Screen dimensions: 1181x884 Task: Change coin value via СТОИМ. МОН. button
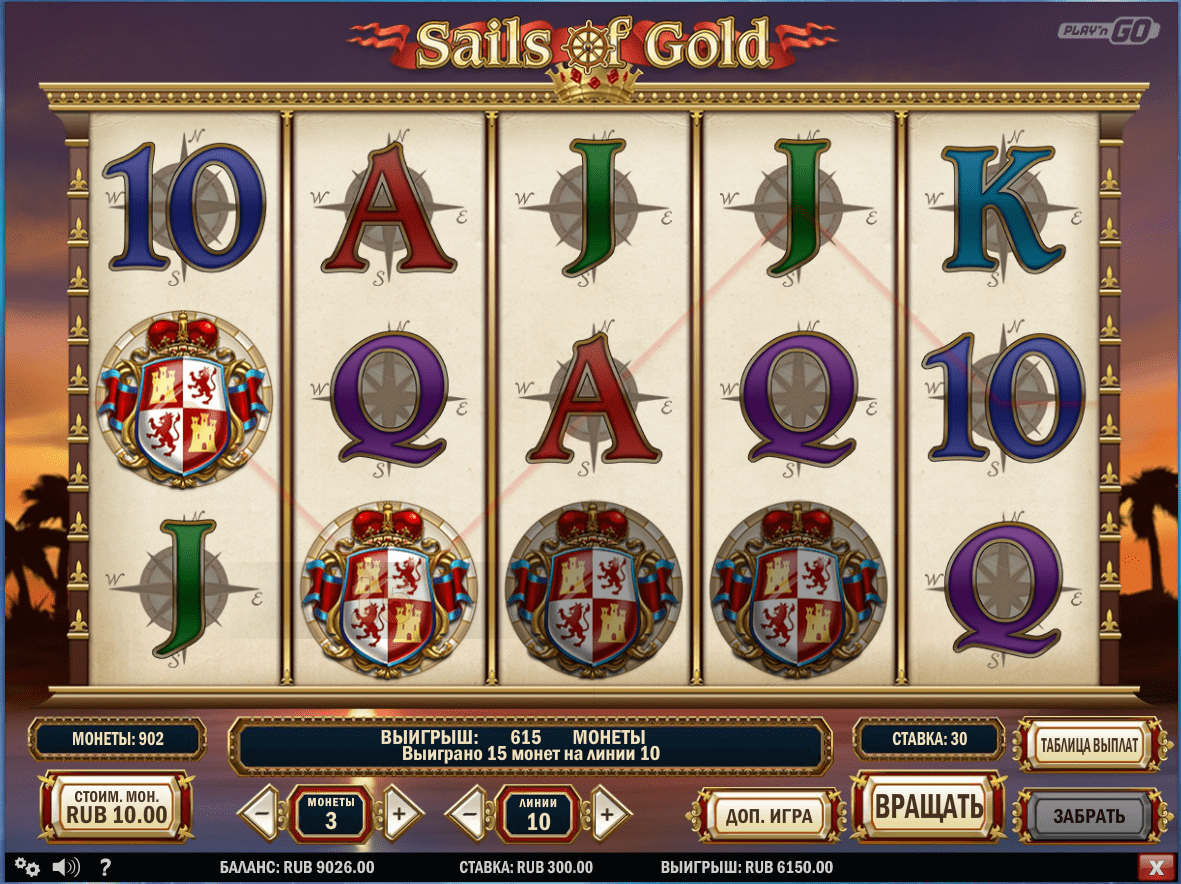pos(116,806)
